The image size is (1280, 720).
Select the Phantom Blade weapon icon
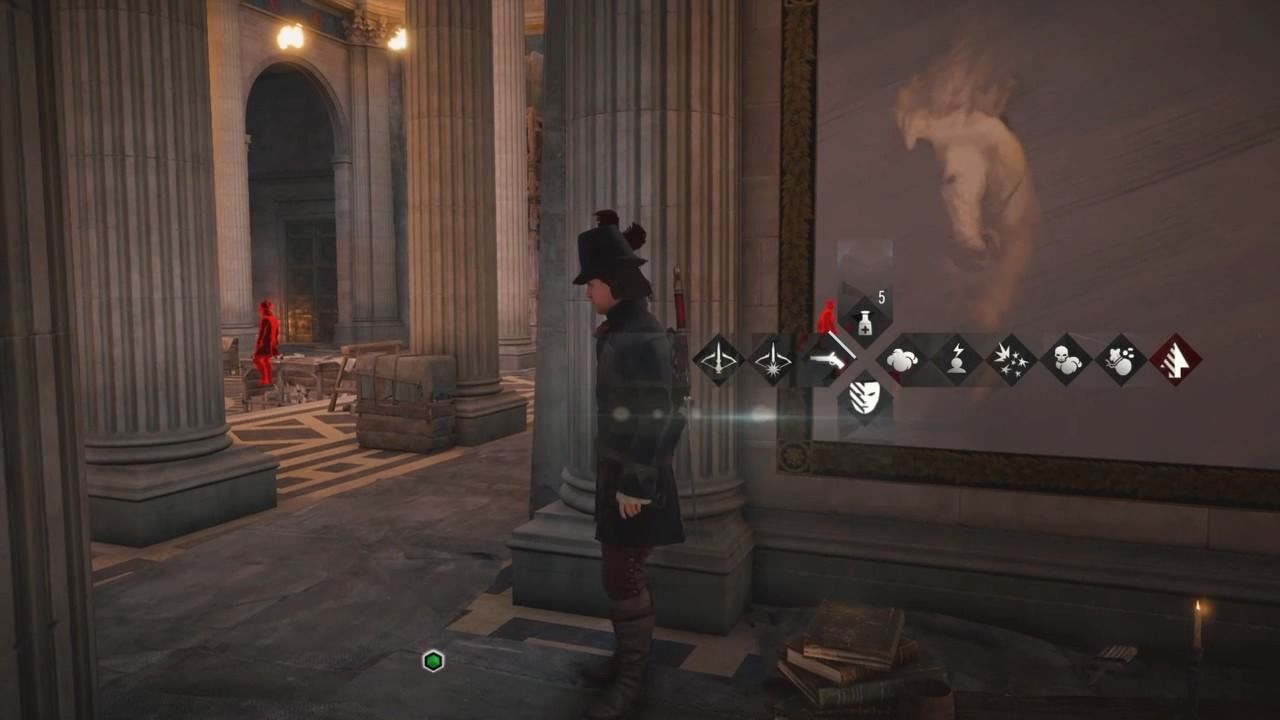(718, 359)
